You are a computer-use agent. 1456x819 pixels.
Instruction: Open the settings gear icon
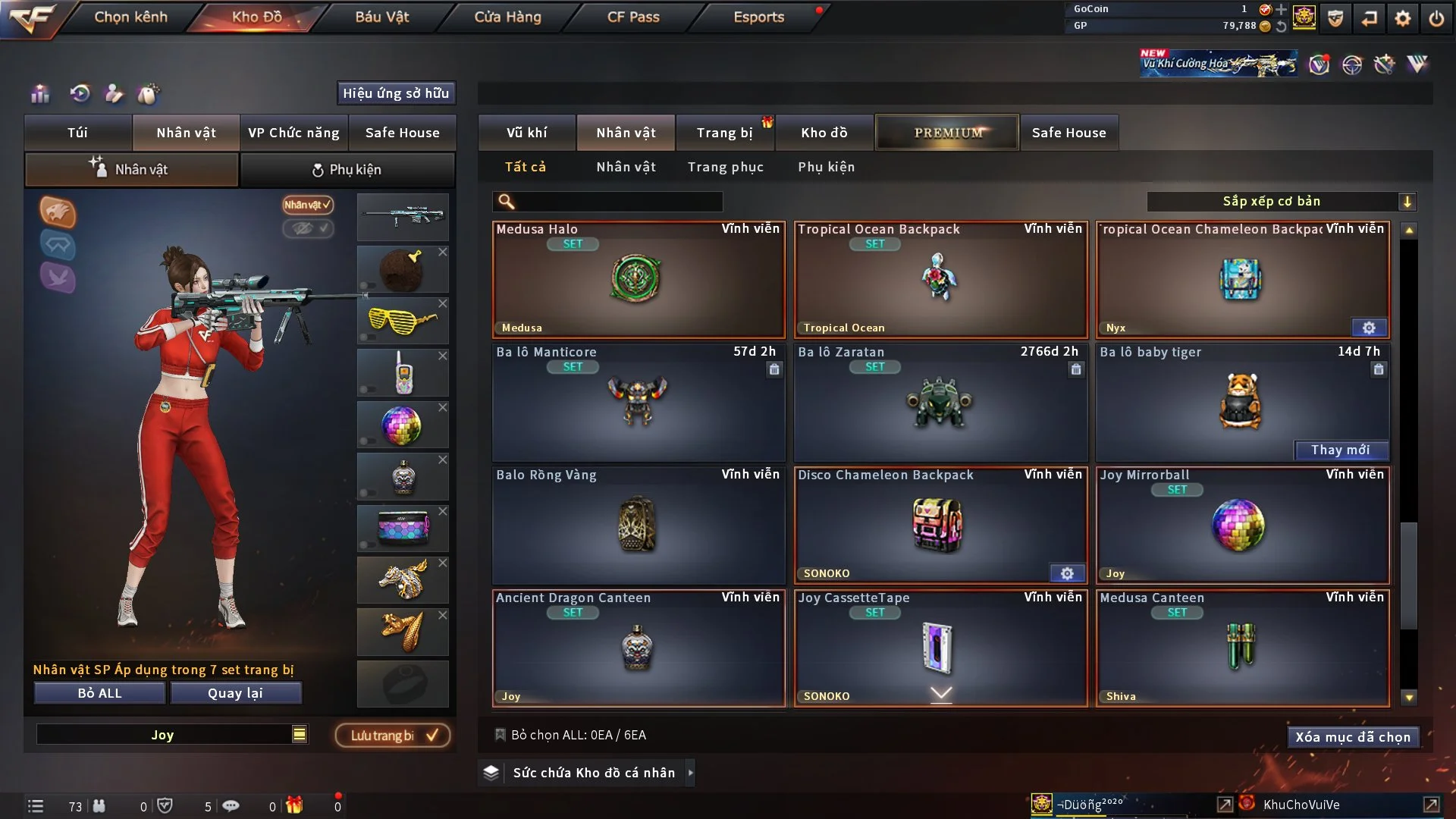(x=1403, y=18)
